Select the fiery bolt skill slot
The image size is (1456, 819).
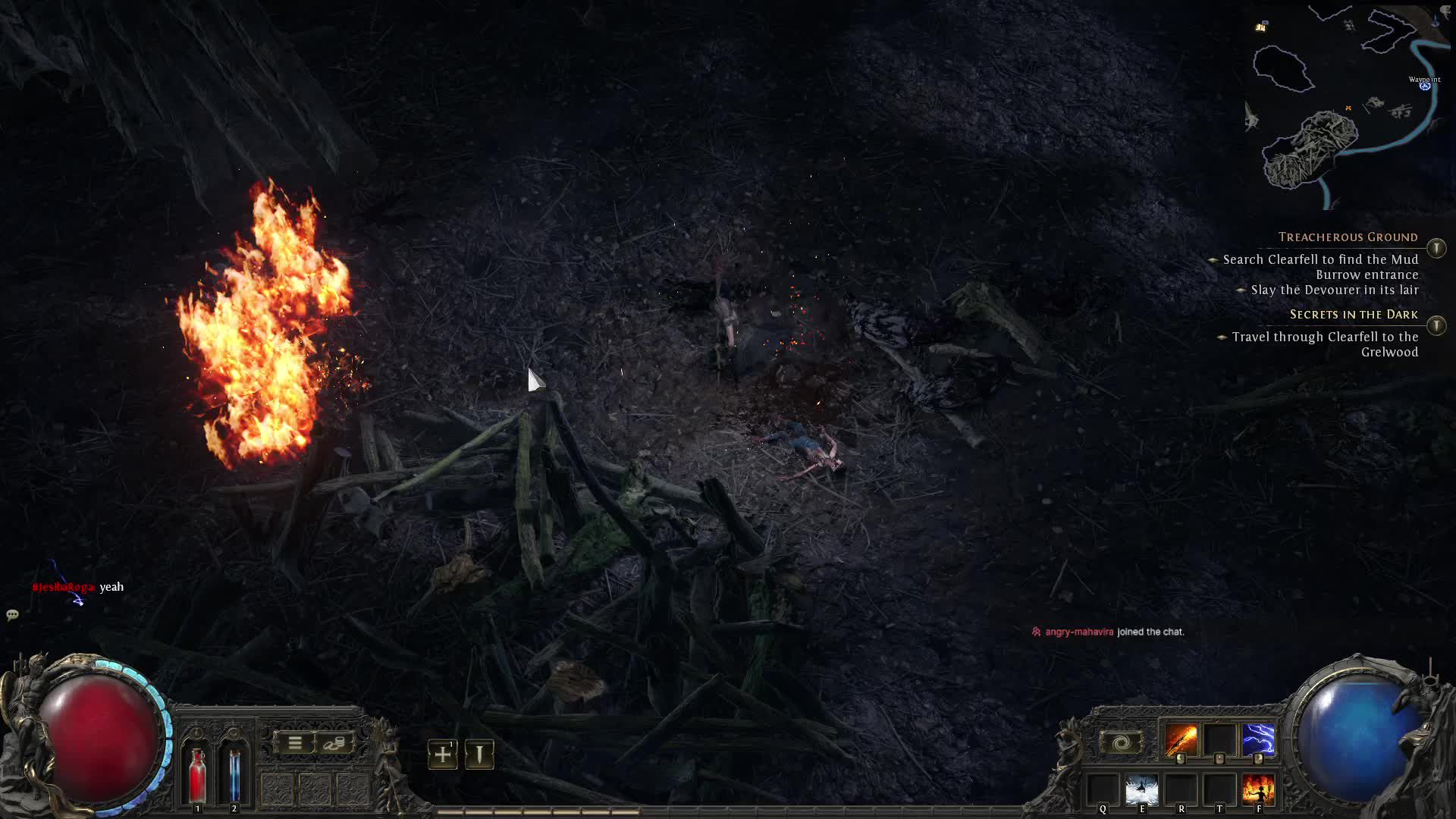(x=1181, y=740)
